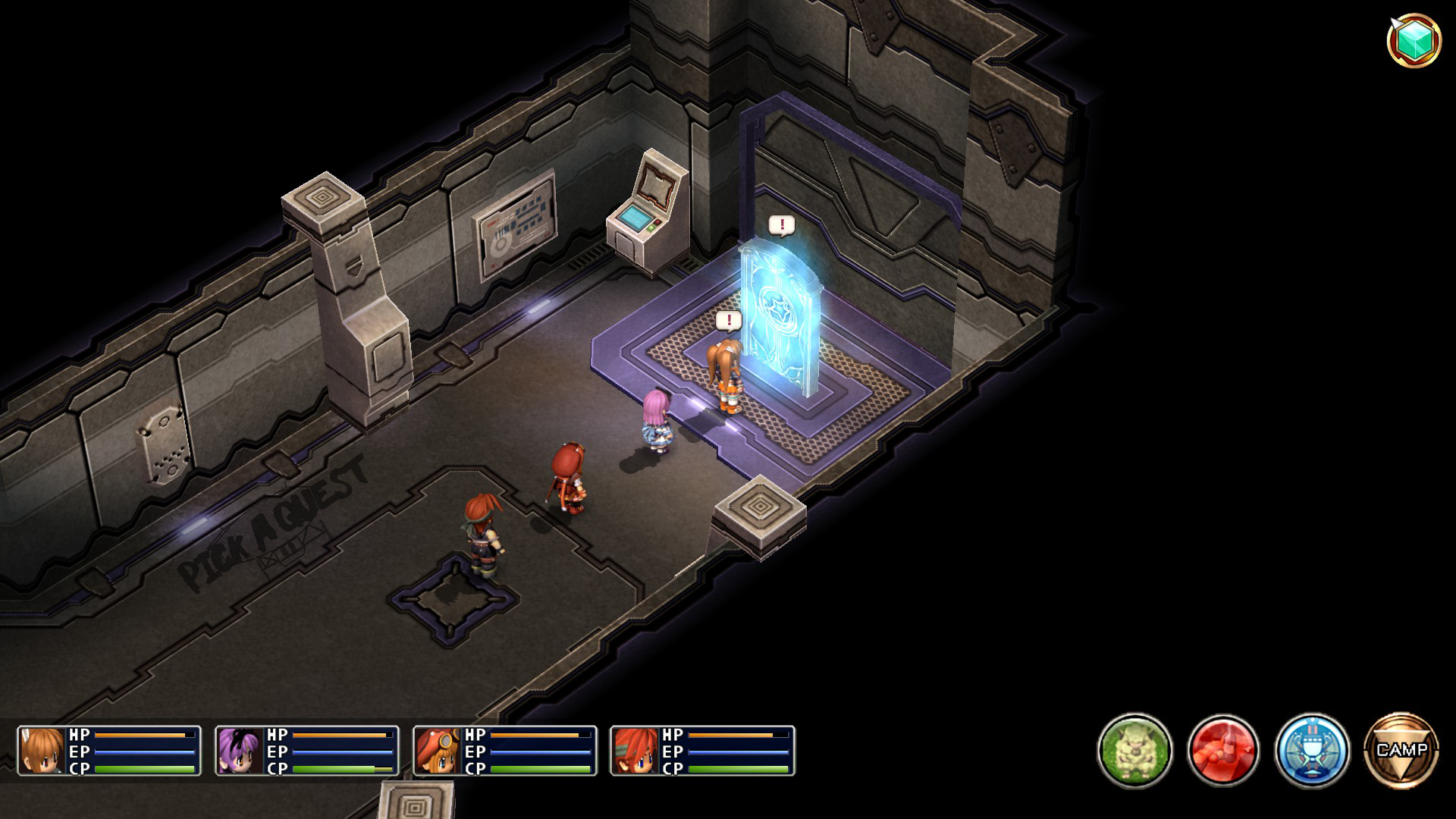Select the red-haired man's party portrait
The image size is (1456, 819).
point(635,751)
